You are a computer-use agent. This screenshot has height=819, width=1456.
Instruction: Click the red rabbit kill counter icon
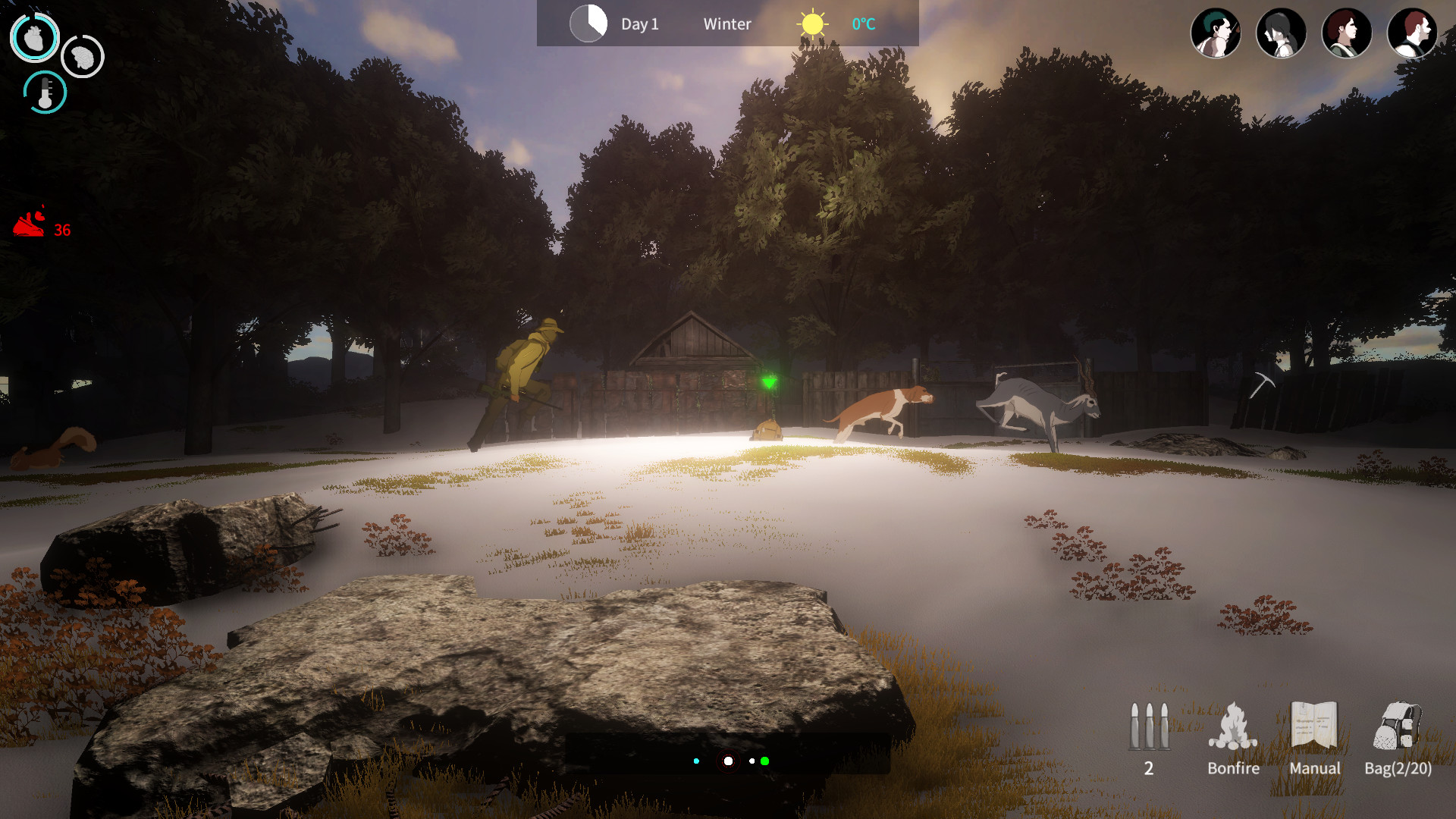click(30, 224)
